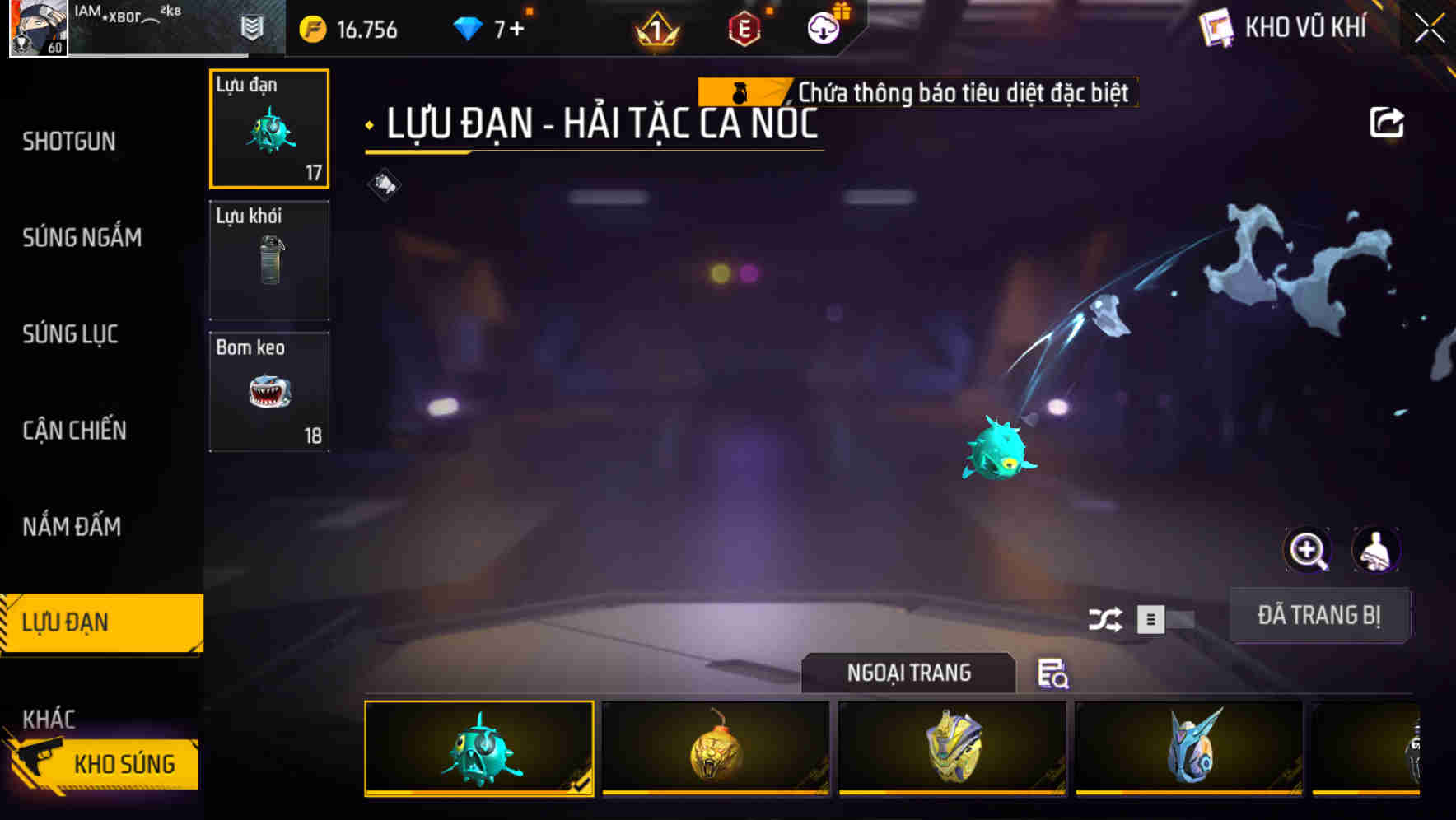This screenshot has width=1456, height=820.
Task: Click the ĐÃ TRANG BỊ button
Action: [1319, 615]
